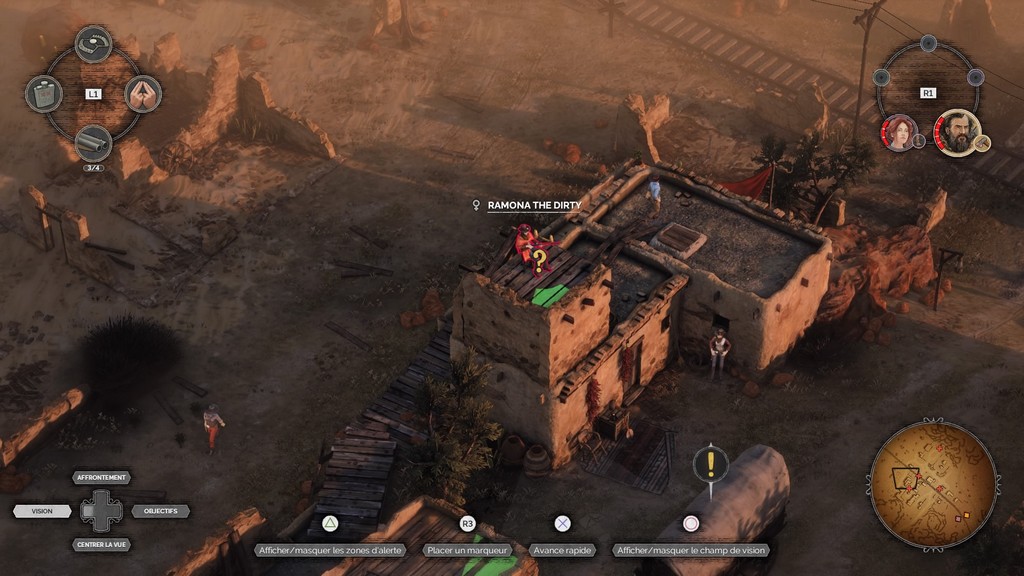Use the hip flask item
1024x576 pixels.
click(x=43, y=94)
